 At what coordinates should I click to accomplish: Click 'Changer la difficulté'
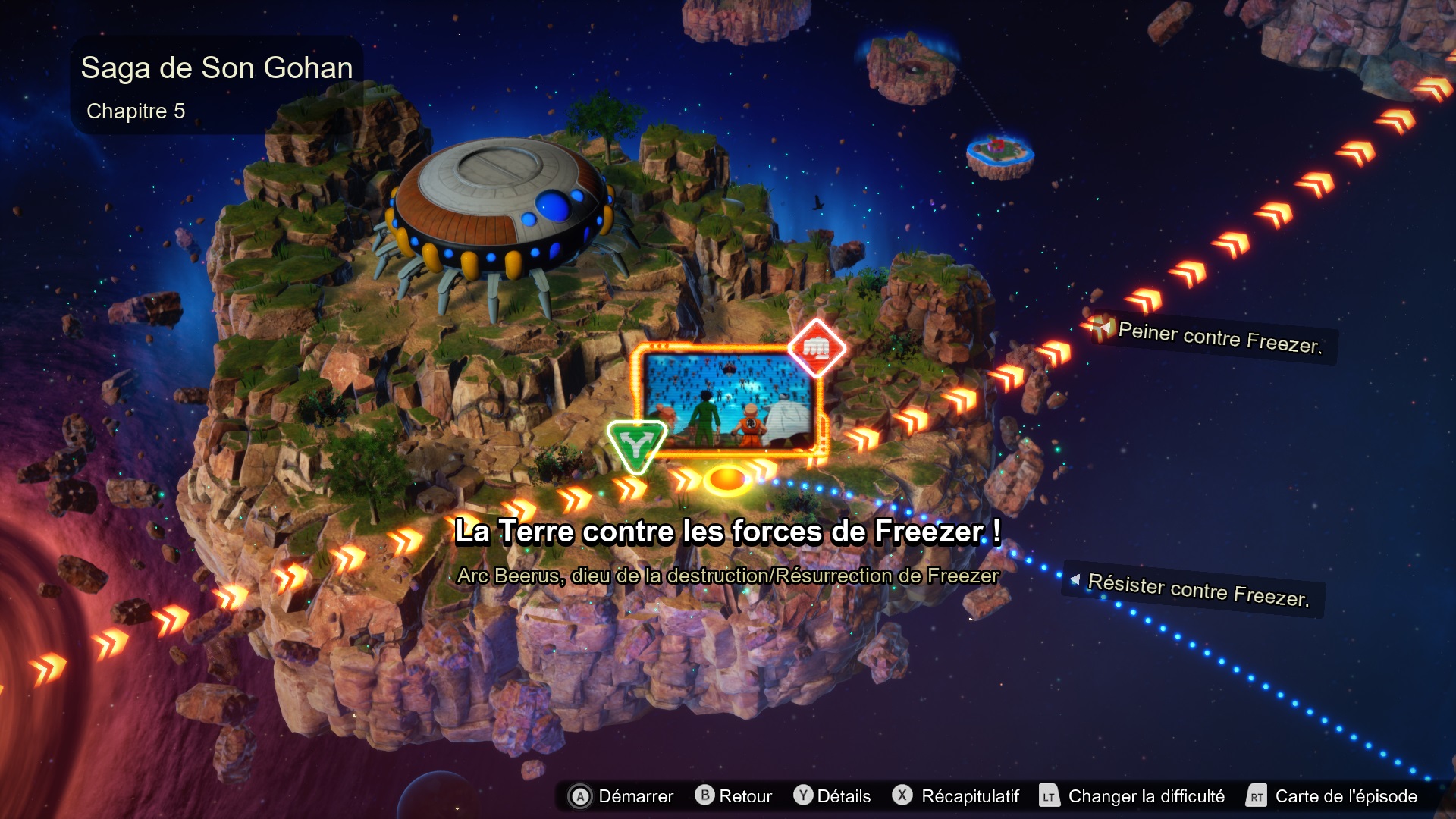coord(1146,797)
